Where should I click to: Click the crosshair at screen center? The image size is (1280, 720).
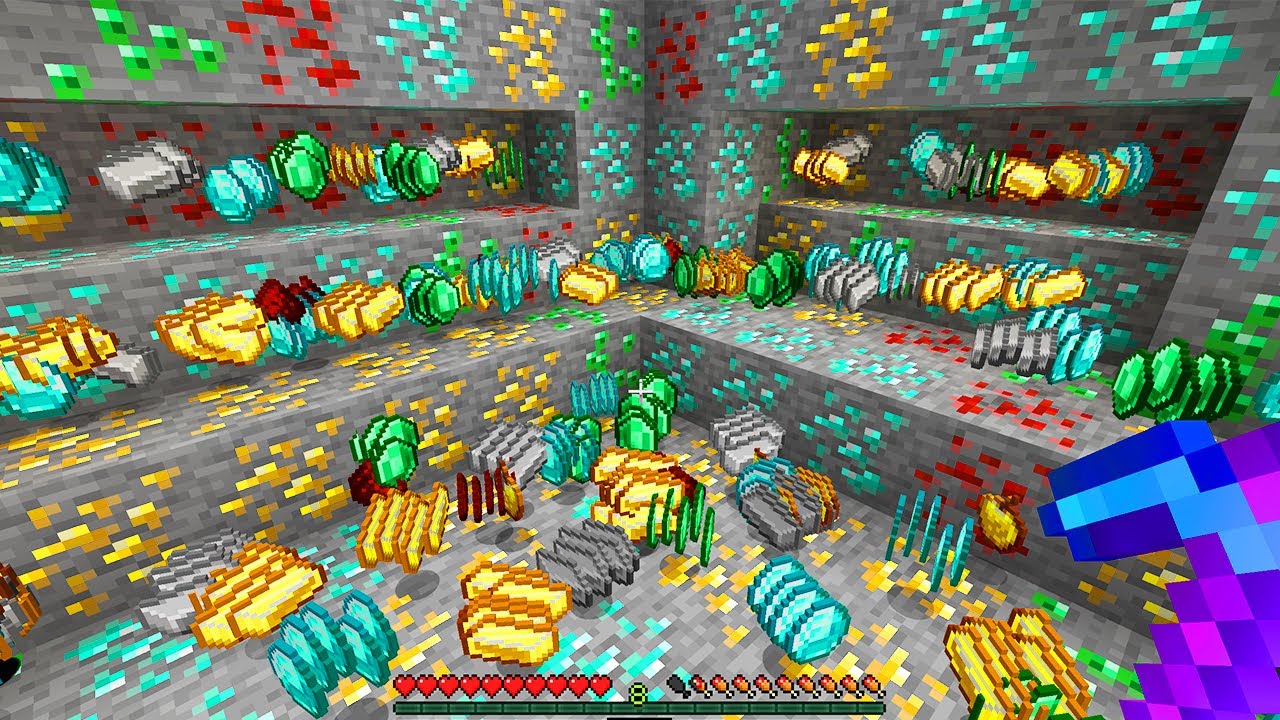click(640, 393)
